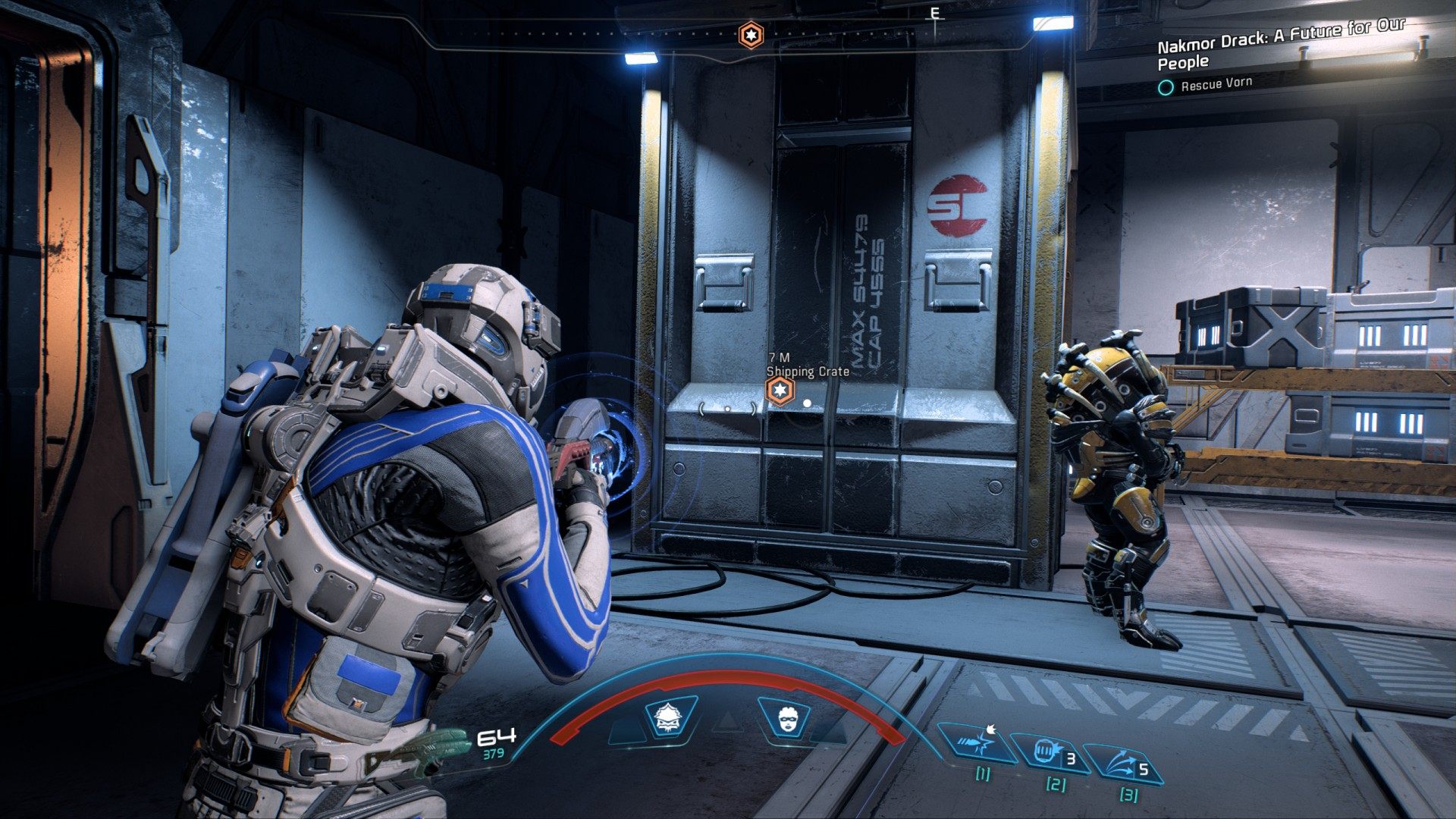
Task: Click the orange hexagon marker on the compass
Action: click(750, 35)
